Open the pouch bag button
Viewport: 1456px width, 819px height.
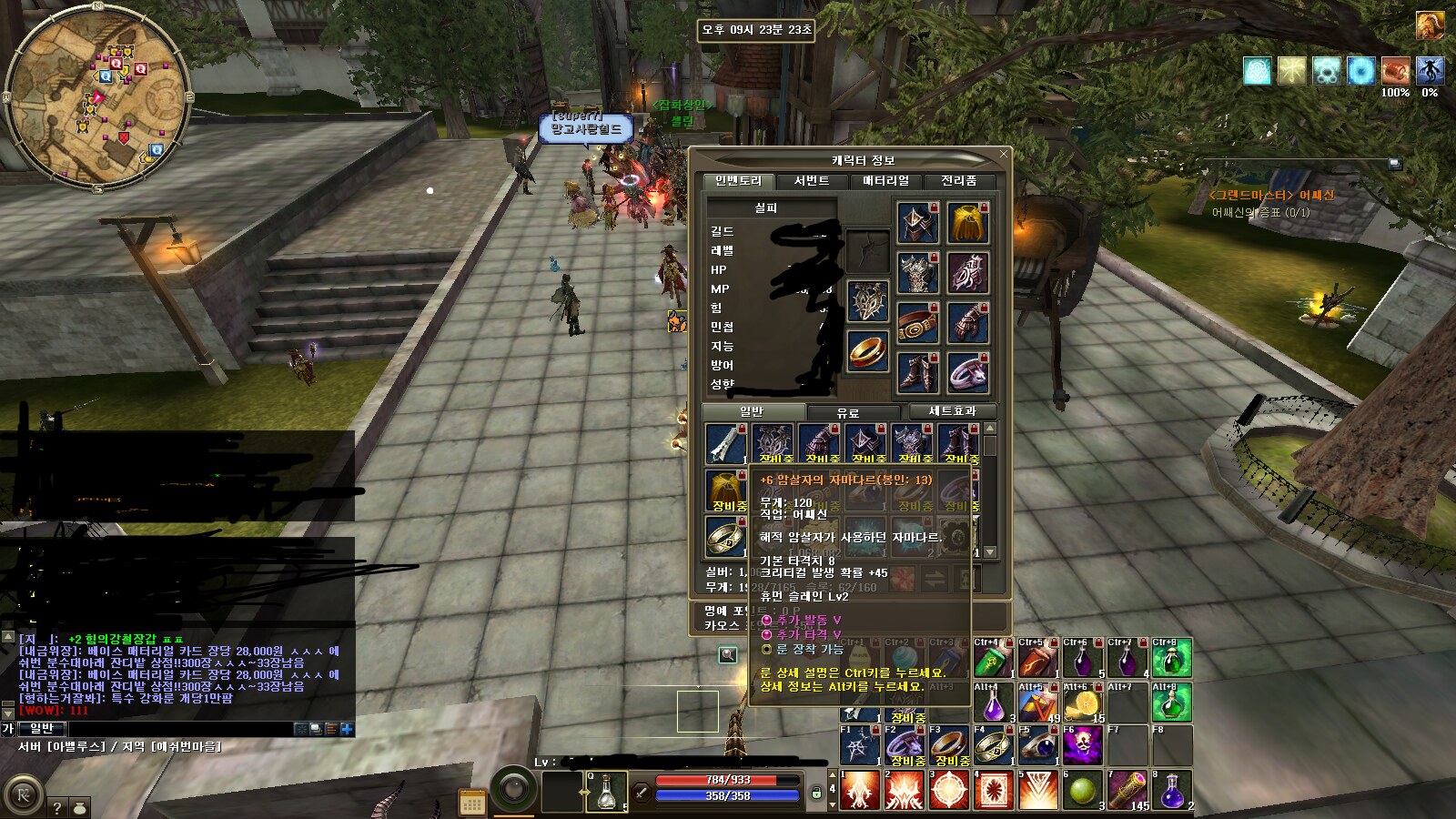80,807
